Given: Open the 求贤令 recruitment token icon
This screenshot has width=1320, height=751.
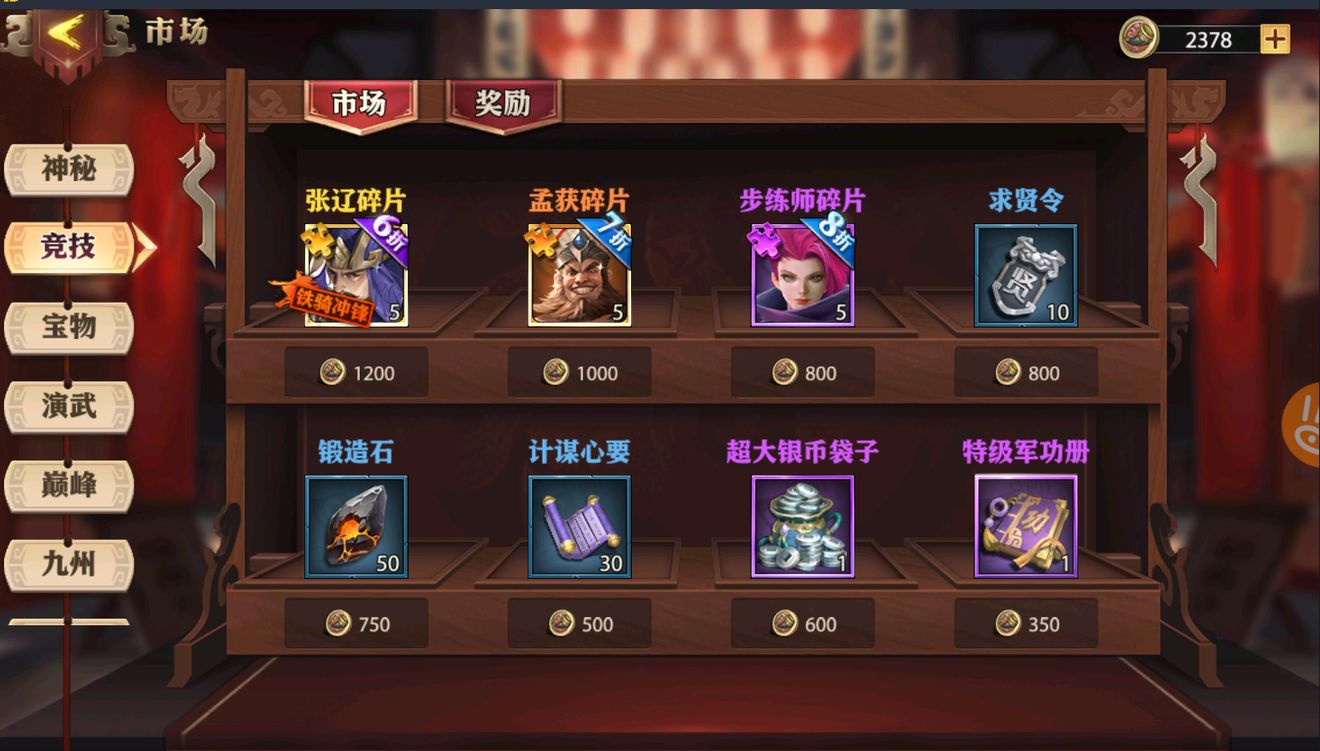Looking at the screenshot, I should (x=1025, y=270).
